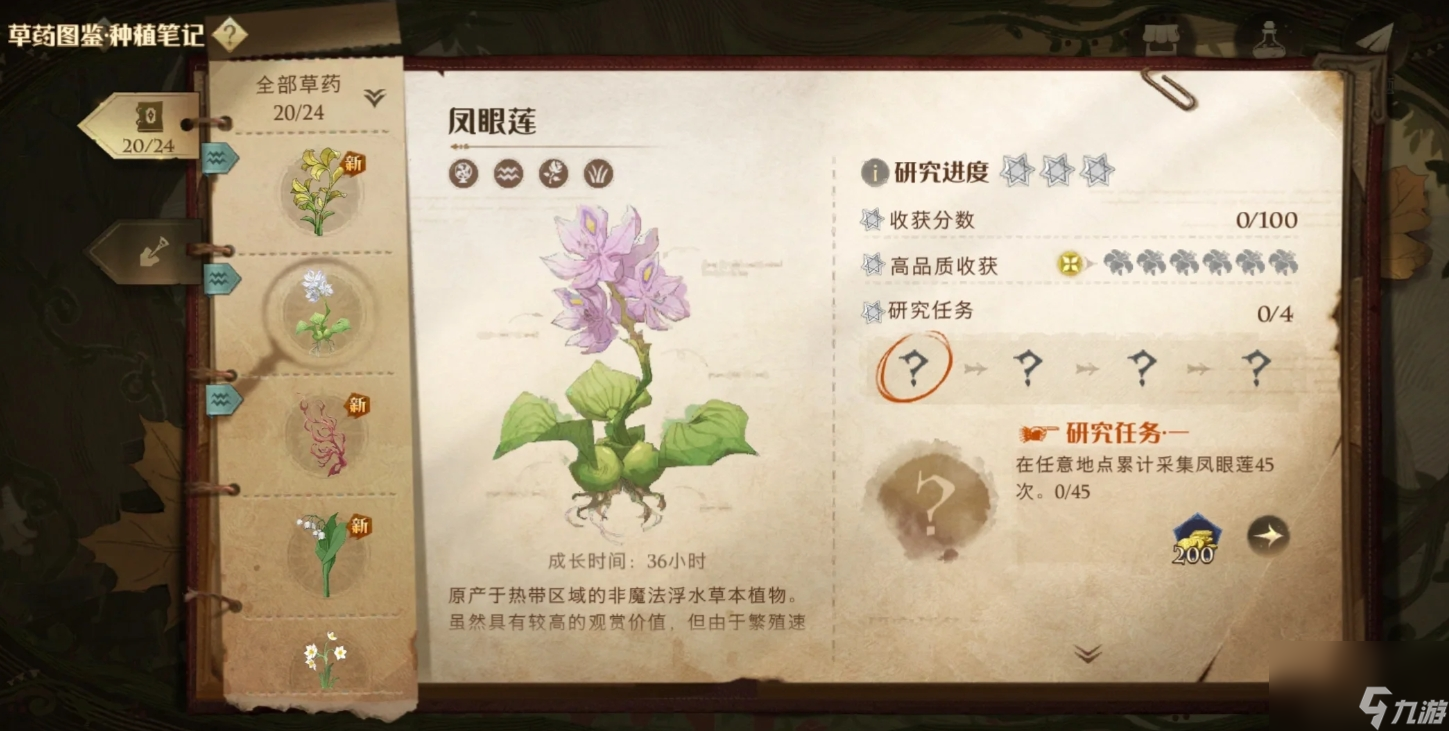Show the 研究进度 info tooltip
This screenshot has width=1449, height=731.
click(x=875, y=172)
